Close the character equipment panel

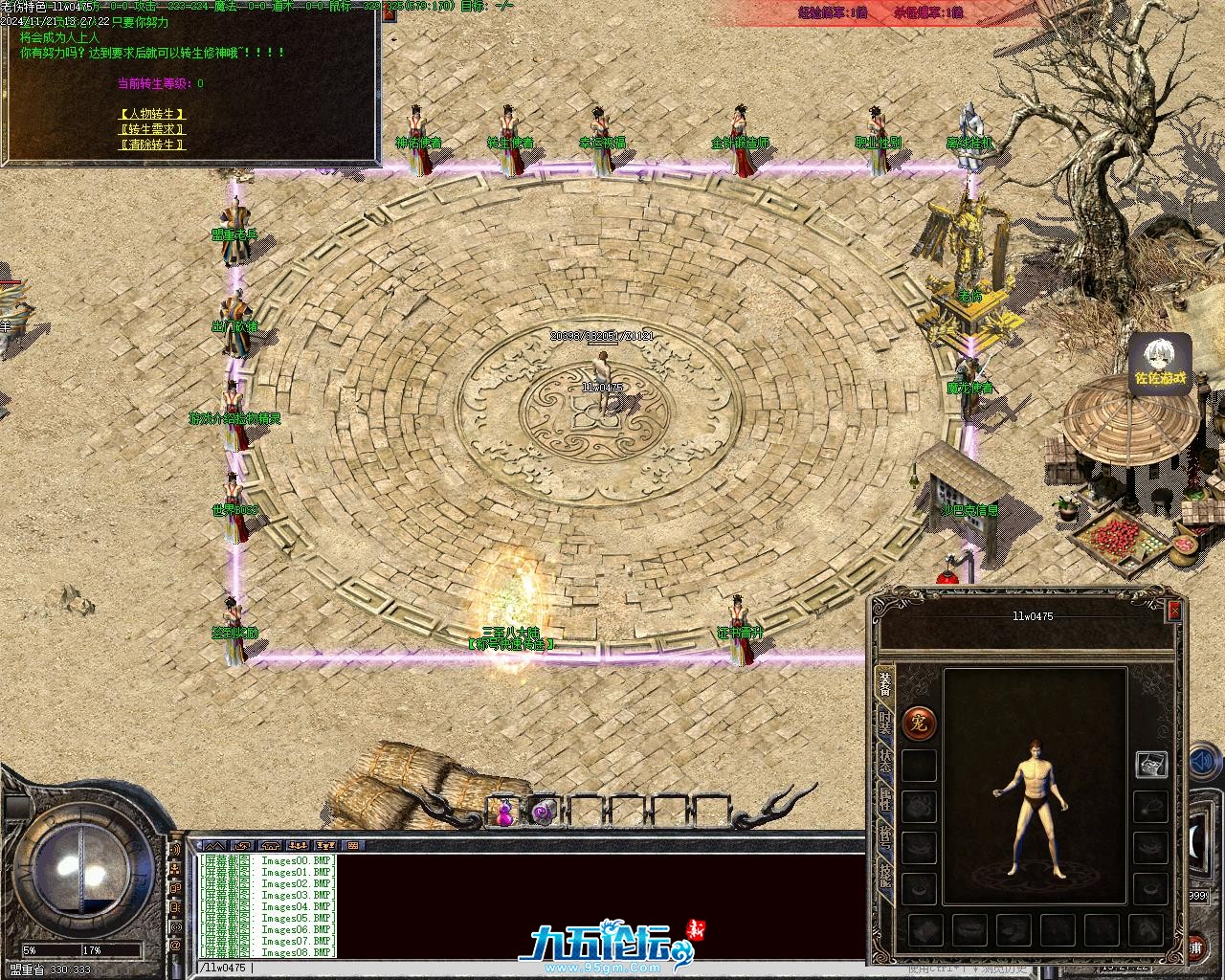tap(1174, 610)
